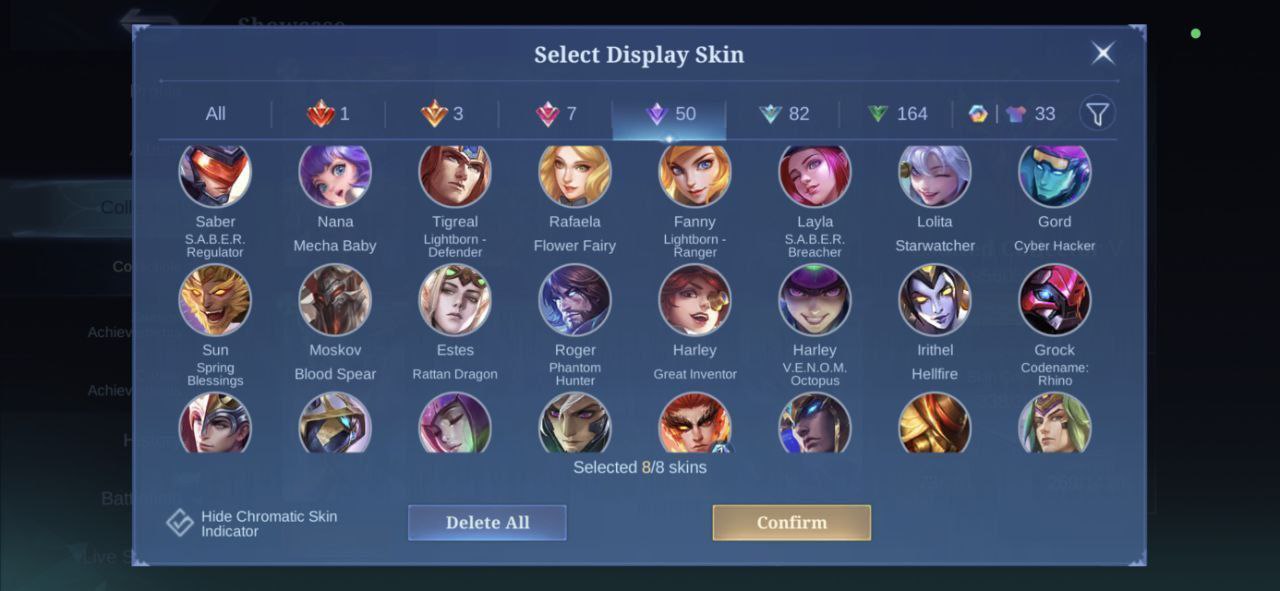Select Layla's S.A.B.E.R. Breacher skin
Viewport: 1280px width, 591px height.
[x=815, y=175]
